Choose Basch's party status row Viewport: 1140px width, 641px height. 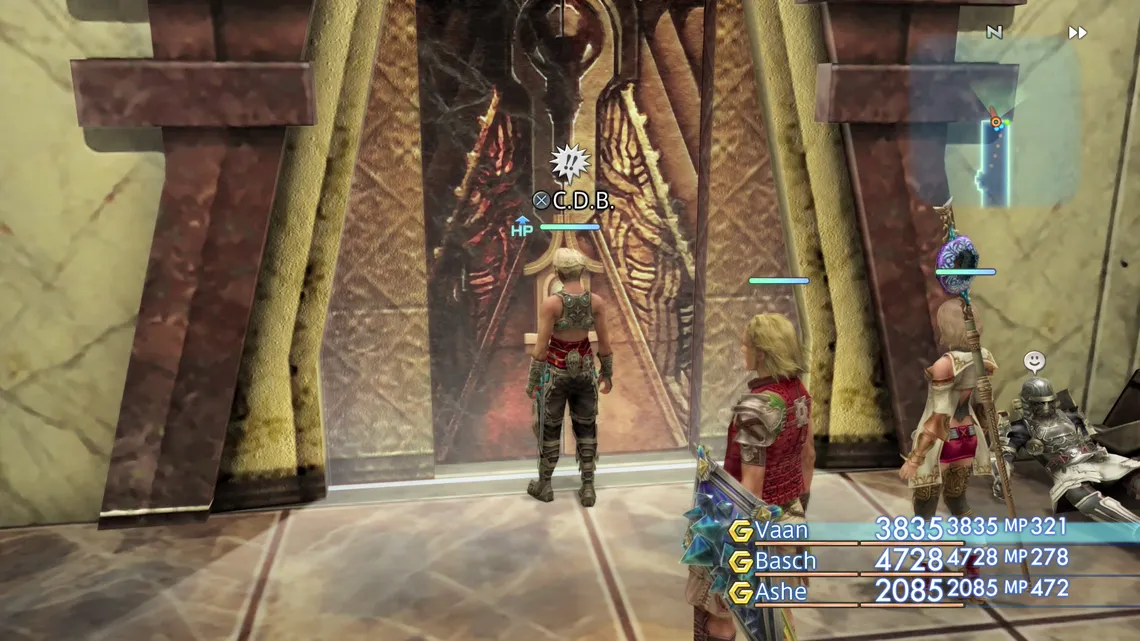tap(786, 561)
